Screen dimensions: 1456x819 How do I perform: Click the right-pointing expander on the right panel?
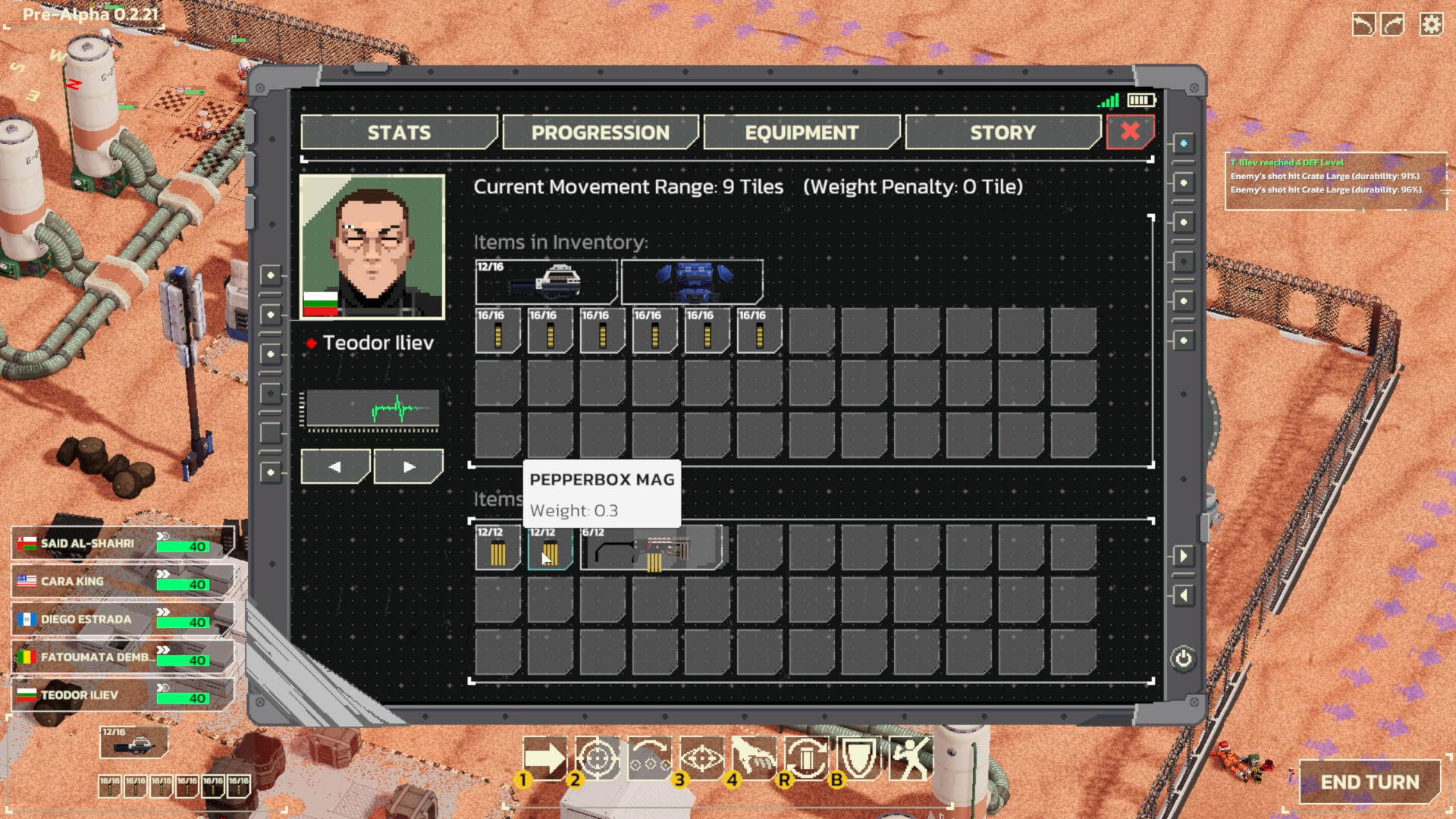click(1185, 556)
